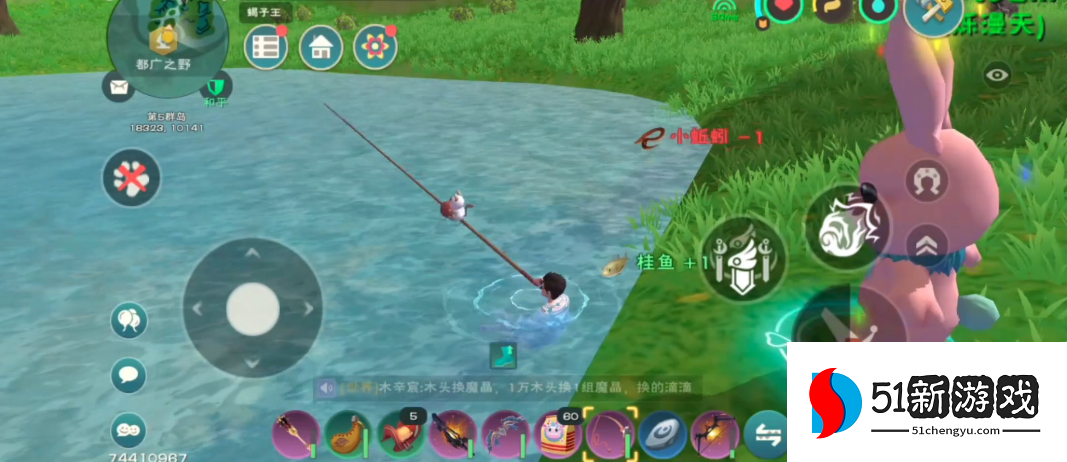Select the grey disc hotbar slot

(662, 435)
